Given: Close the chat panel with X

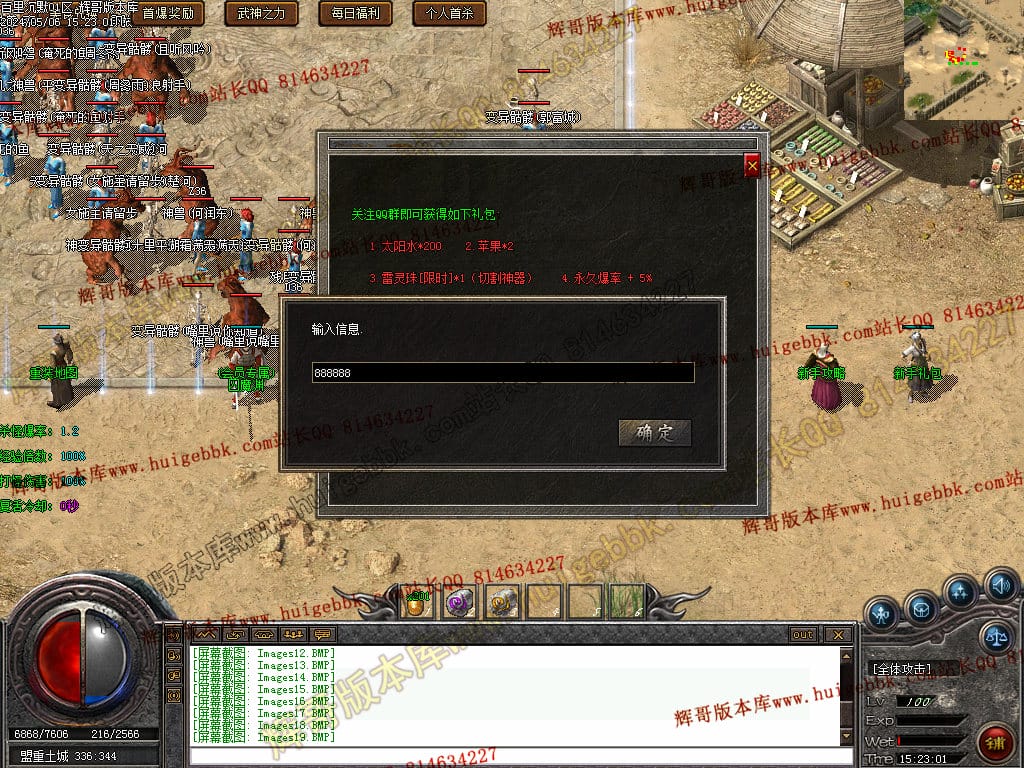Looking at the screenshot, I should (838, 635).
